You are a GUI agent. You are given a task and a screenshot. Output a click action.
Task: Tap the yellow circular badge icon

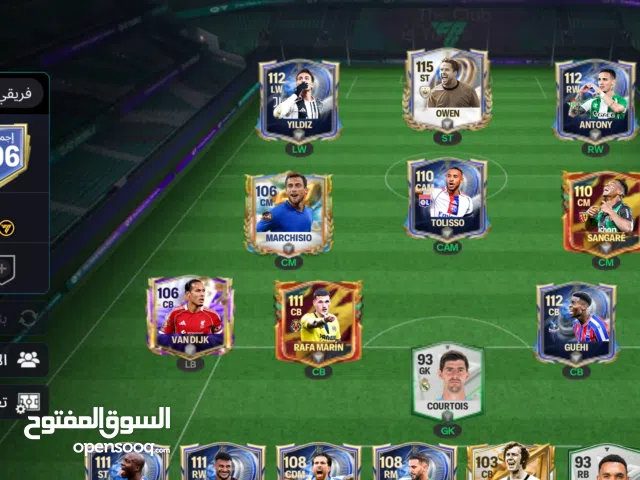pos(7,228)
